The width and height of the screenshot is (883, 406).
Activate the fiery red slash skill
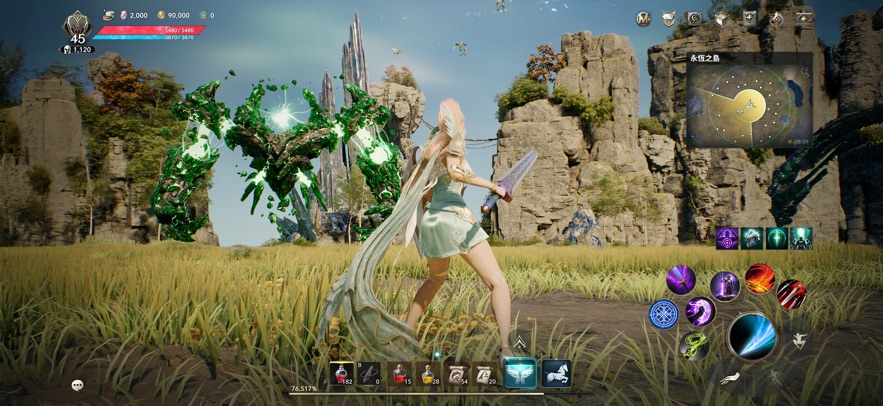point(760,277)
